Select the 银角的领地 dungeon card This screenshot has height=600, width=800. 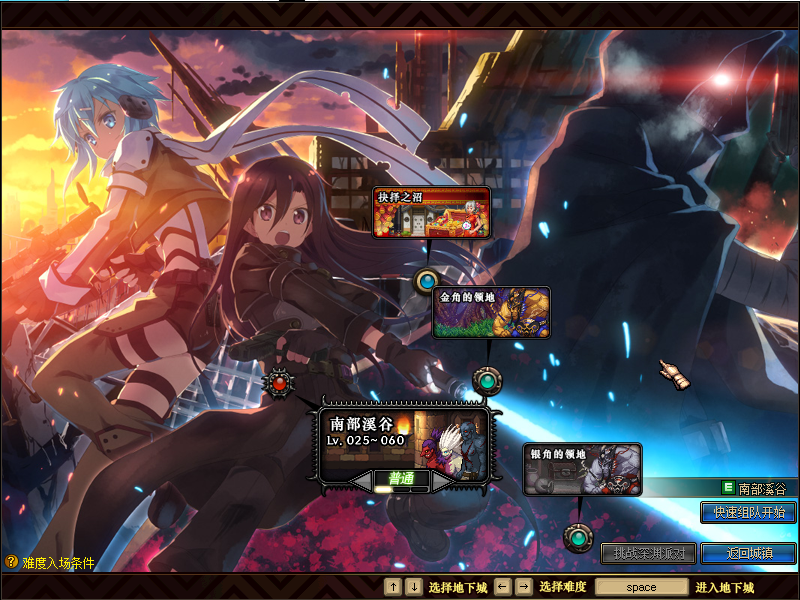coord(583,470)
